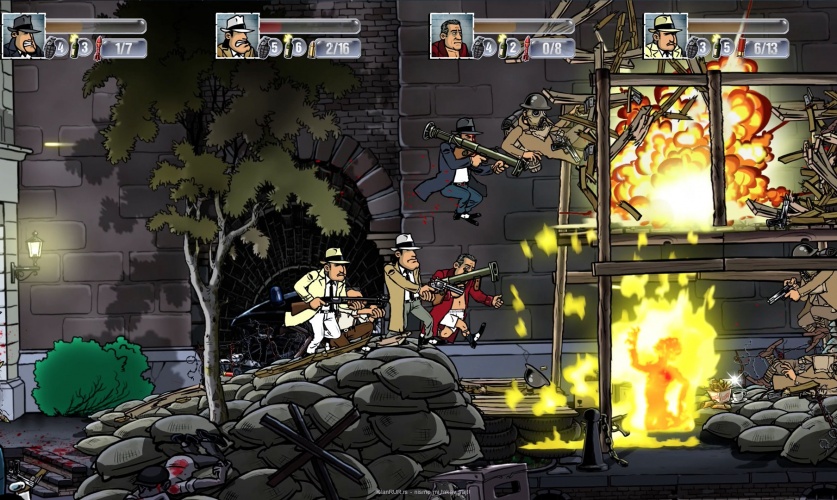837x500 pixels.
Task: Activate the tan fedora player's molotov icon
Action: click(717, 46)
